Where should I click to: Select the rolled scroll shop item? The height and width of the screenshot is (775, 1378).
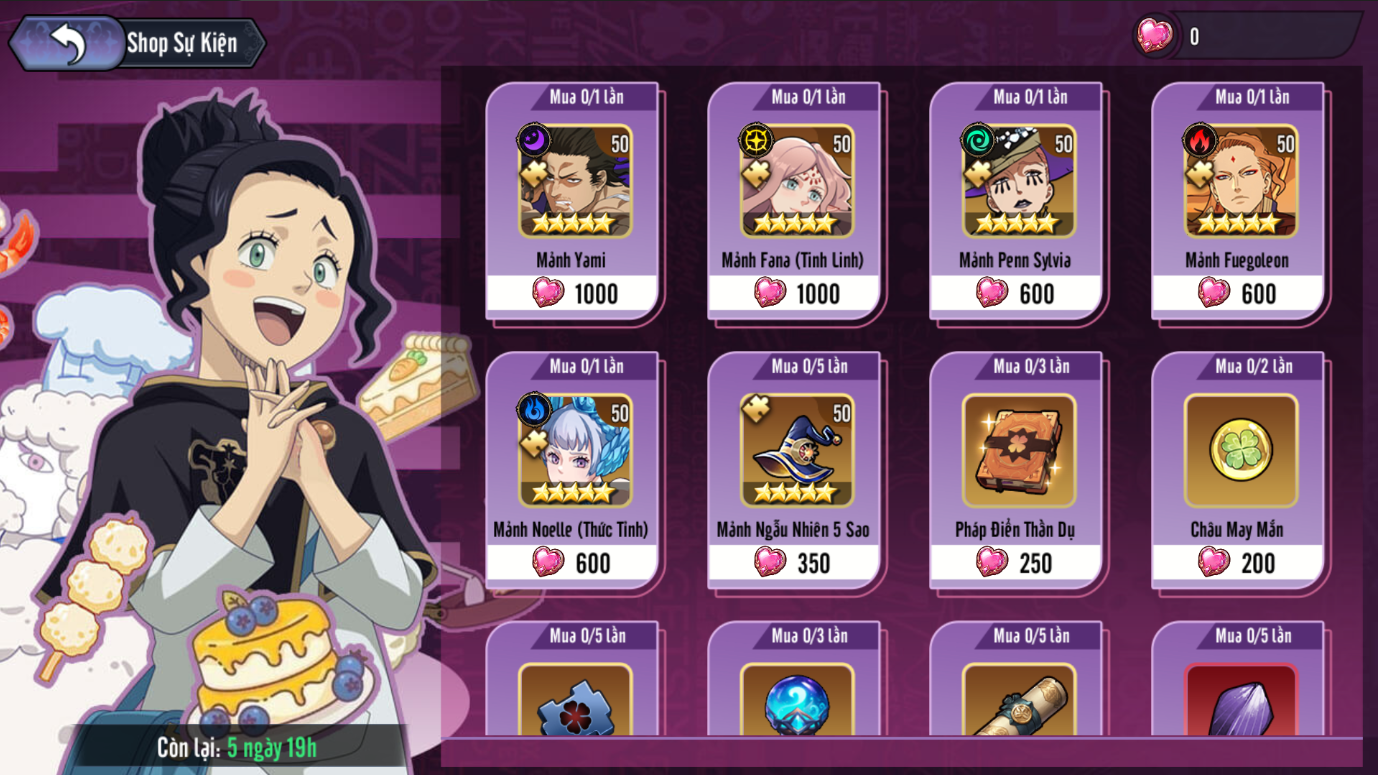(x=1018, y=700)
